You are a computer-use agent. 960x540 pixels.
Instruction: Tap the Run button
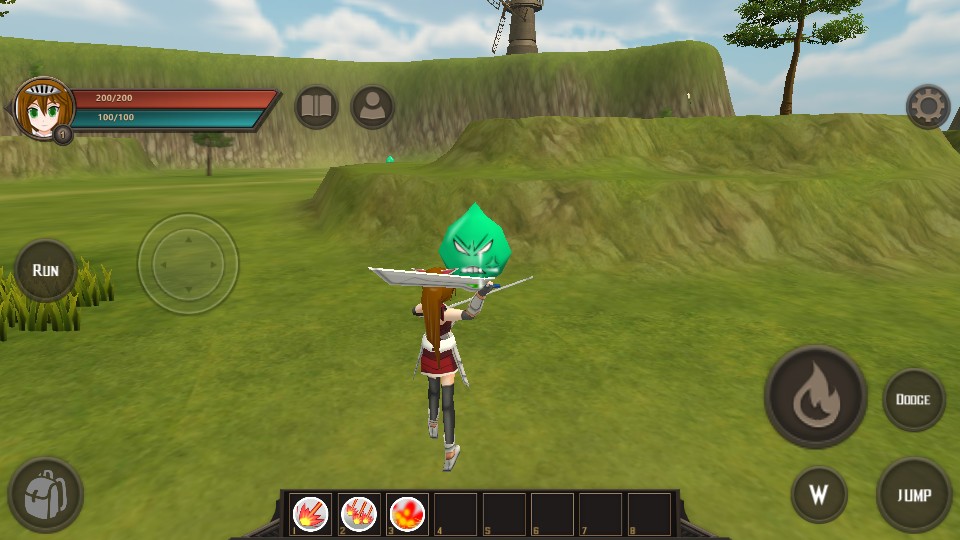[x=46, y=270]
